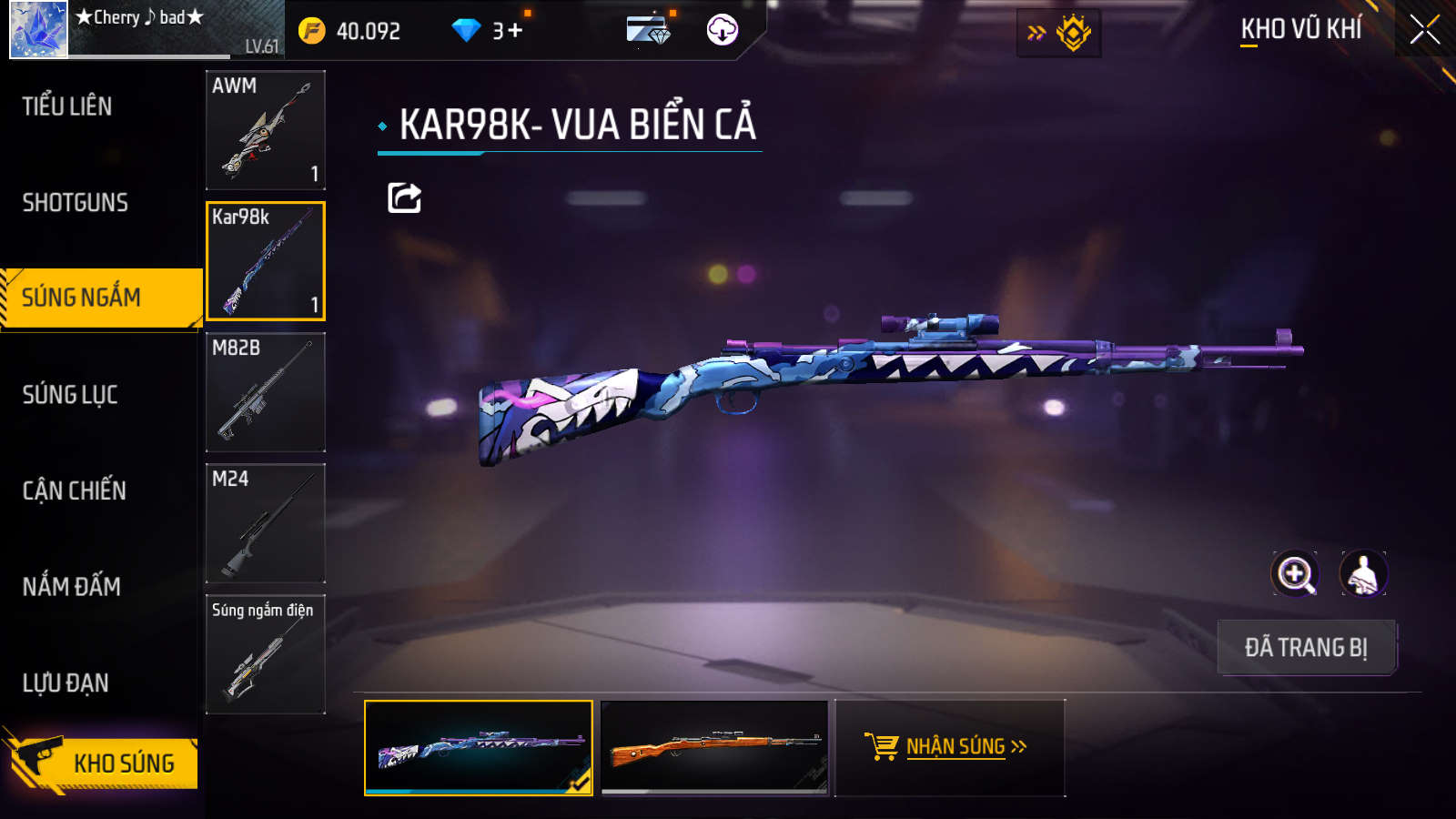Screen dimensions: 1456x819
Task: Share the Kar98k skin
Action: (404, 197)
